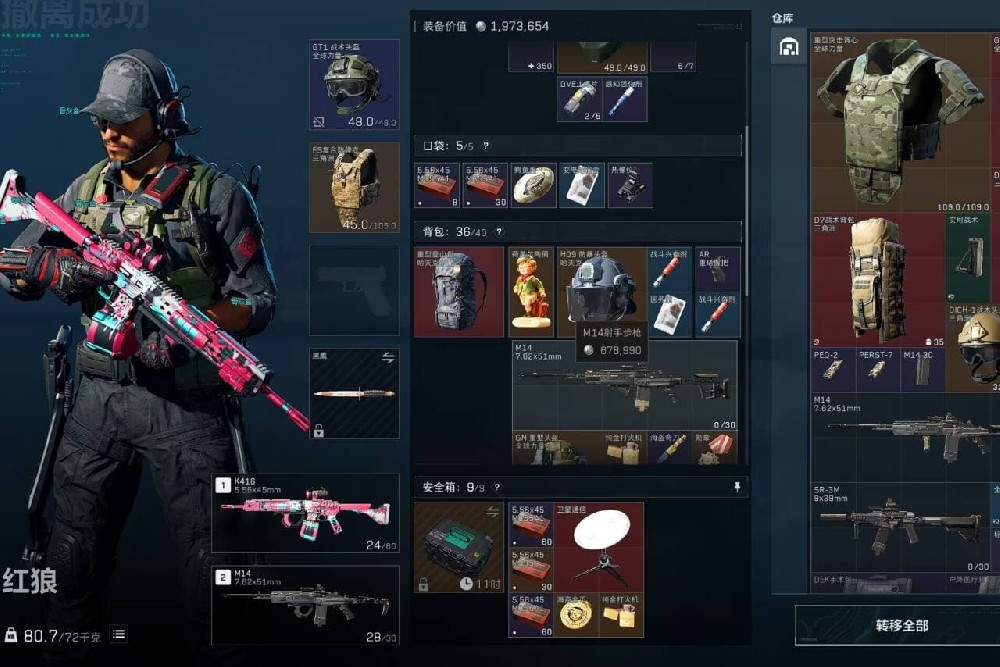Screen dimensions: 1000x667
Task: Select the satellite dish item in the safe box
Action: tap(601, 546)
